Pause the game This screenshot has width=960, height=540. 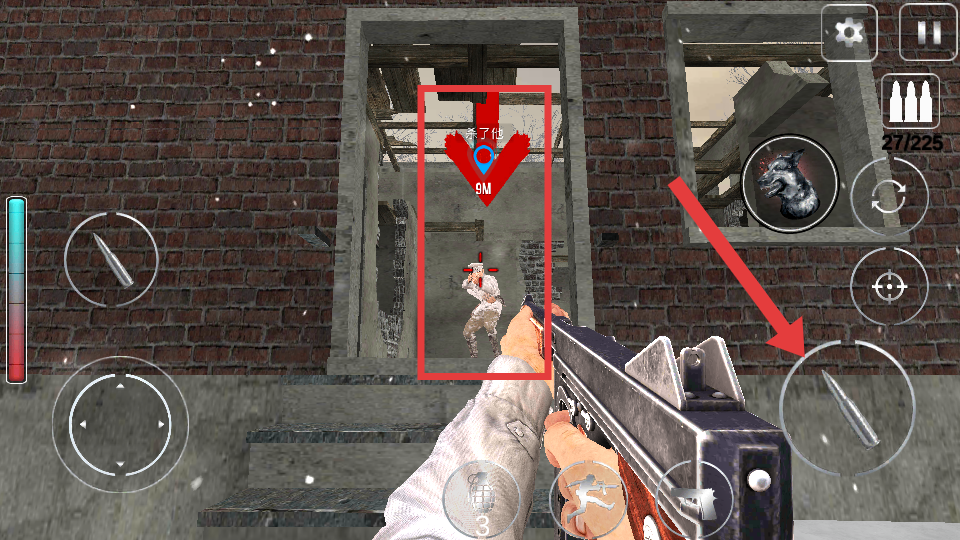(928, 33)
